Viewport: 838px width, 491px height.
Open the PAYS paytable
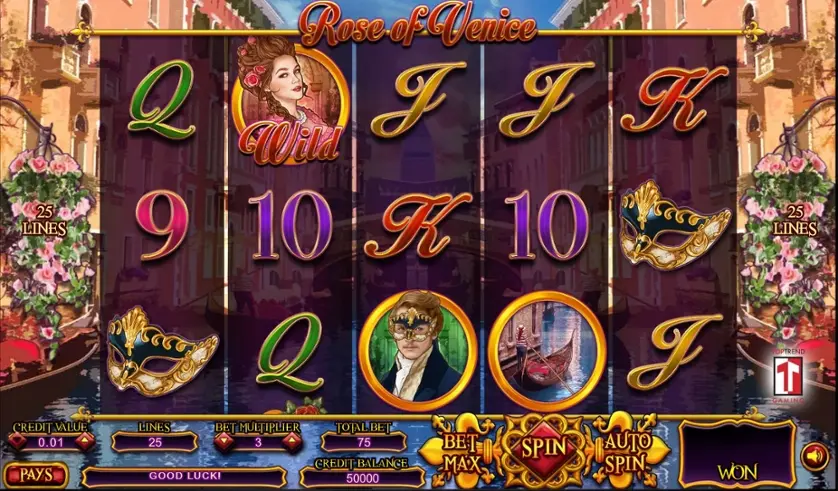34,474
